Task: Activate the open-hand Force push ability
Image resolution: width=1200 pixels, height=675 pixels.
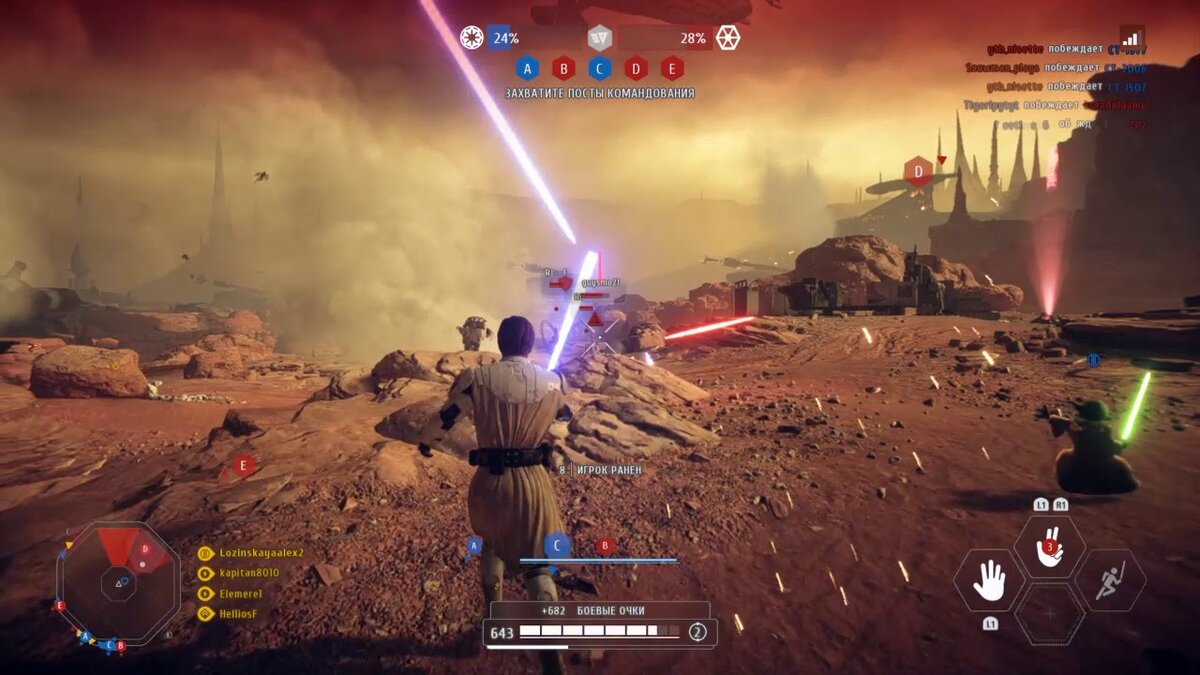Action: click(988, 581)
